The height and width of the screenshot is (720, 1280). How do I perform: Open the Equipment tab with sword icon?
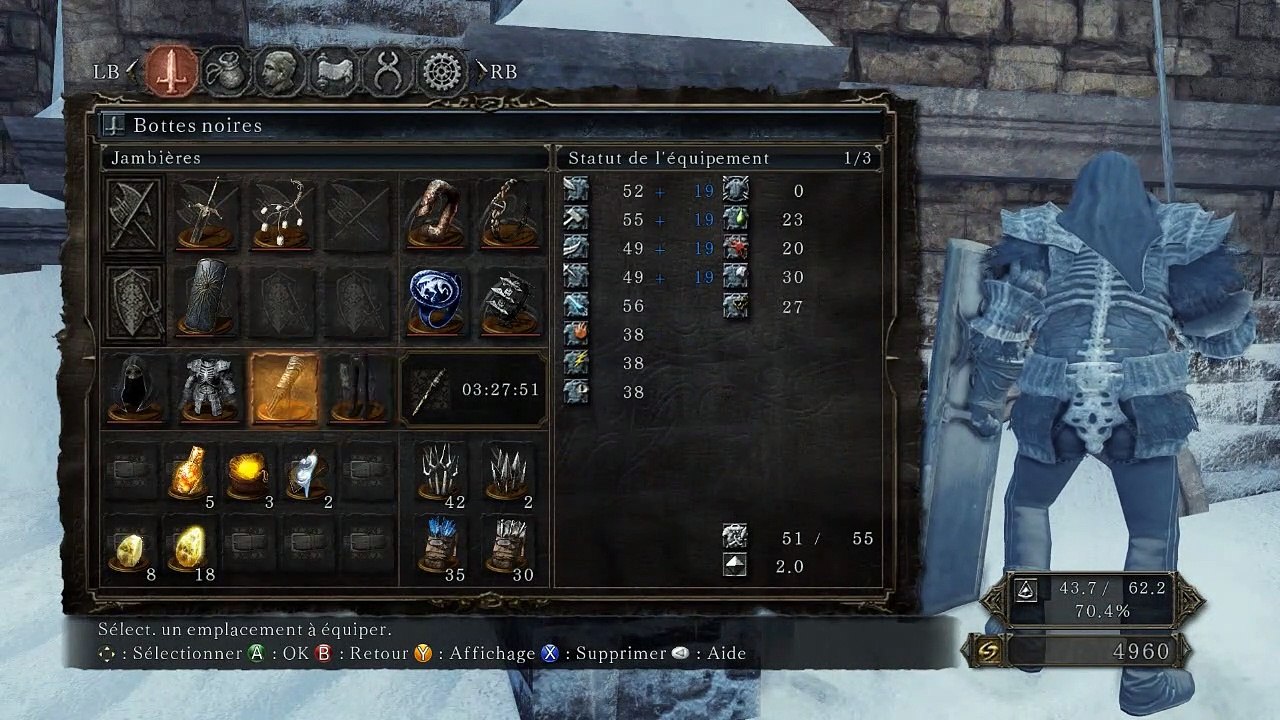coord(172,71)
